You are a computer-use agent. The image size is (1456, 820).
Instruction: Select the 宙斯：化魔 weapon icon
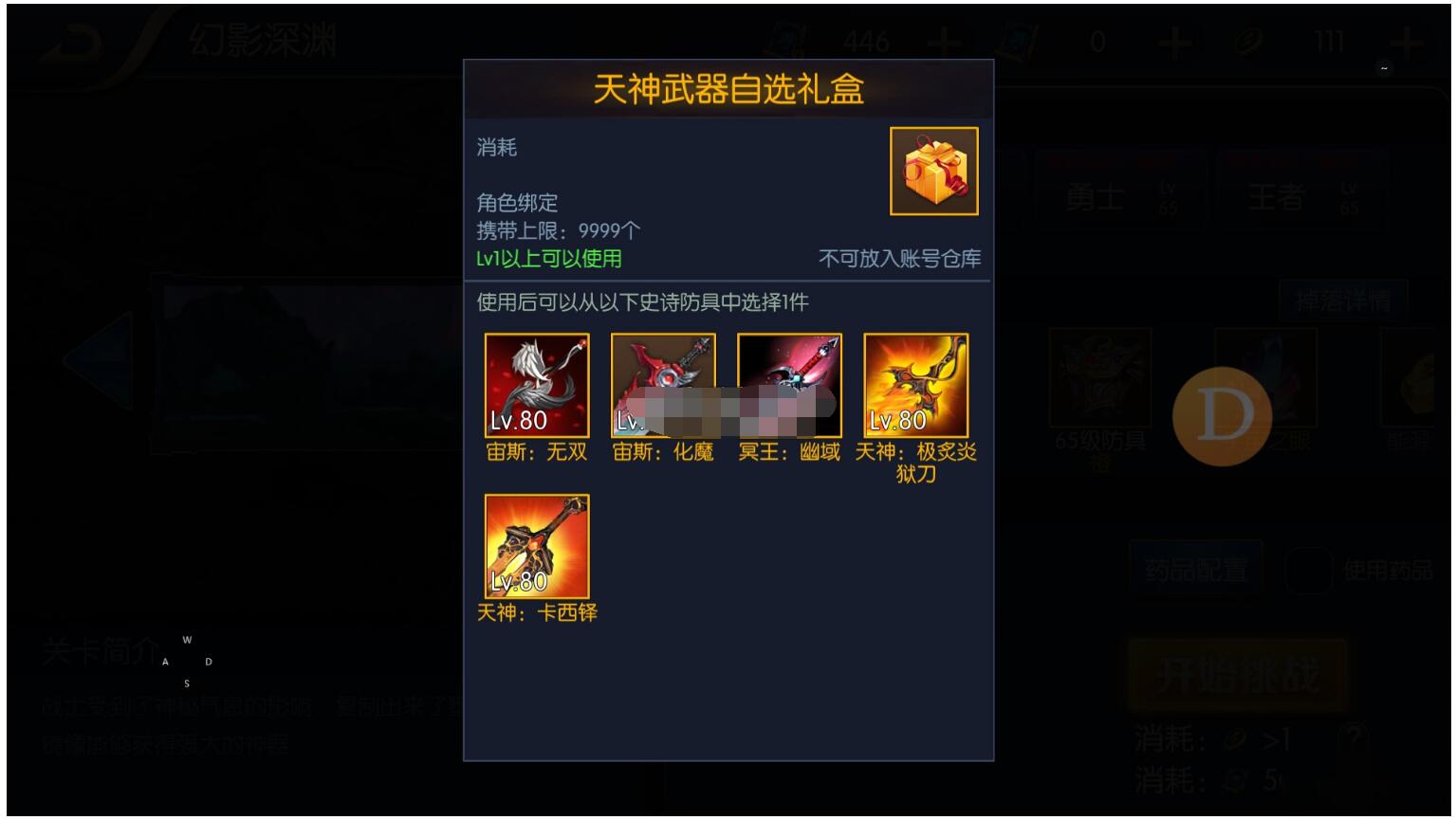tap(663, 384)
